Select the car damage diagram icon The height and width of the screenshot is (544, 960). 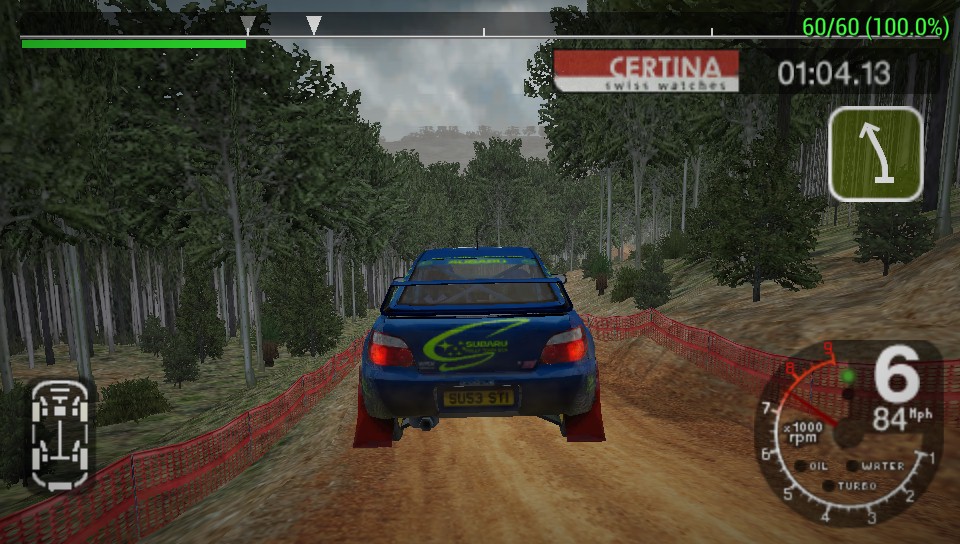pyautogui.click(x=60, y=433)
